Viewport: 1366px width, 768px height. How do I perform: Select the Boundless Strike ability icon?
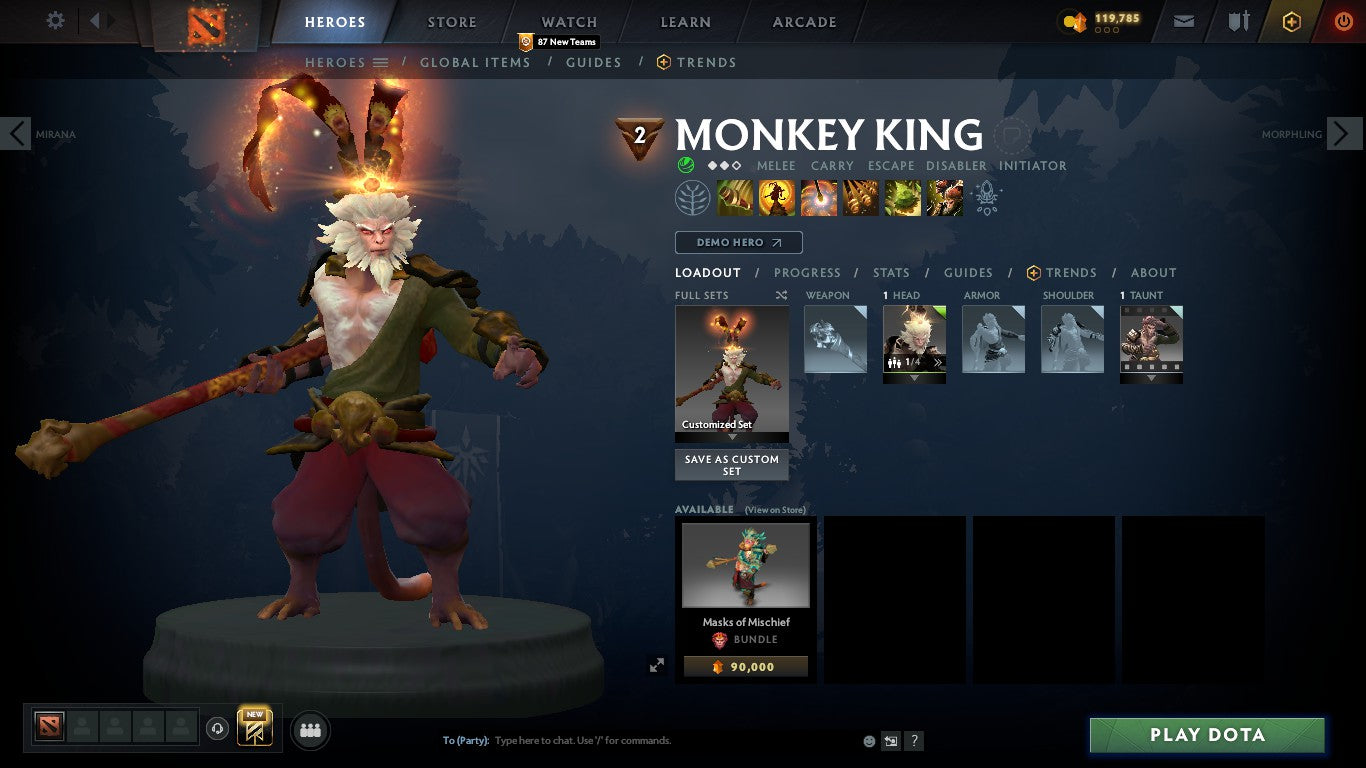[x=735, y=197]
